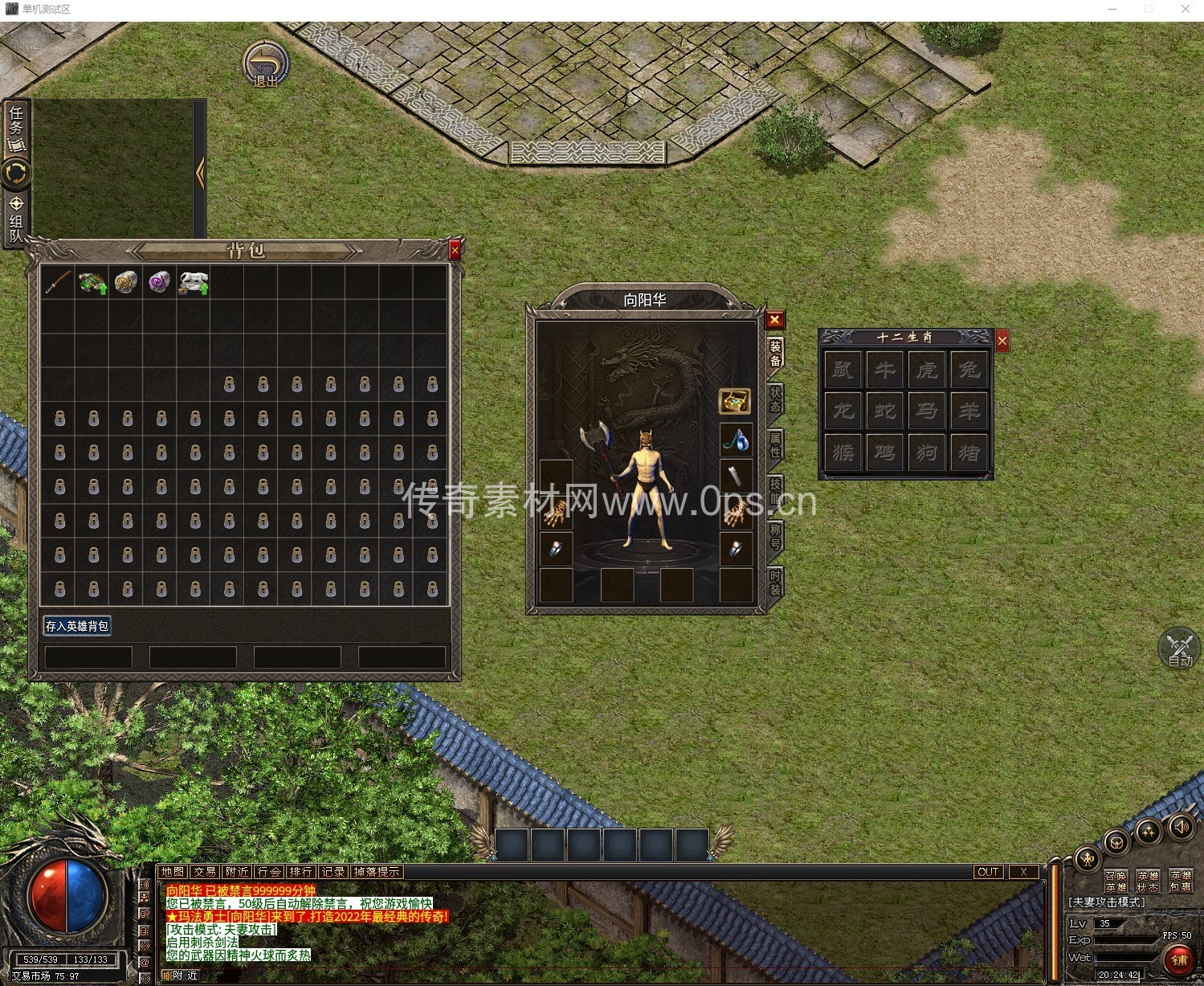Open the red 铺 shop button

[1178, 959]
